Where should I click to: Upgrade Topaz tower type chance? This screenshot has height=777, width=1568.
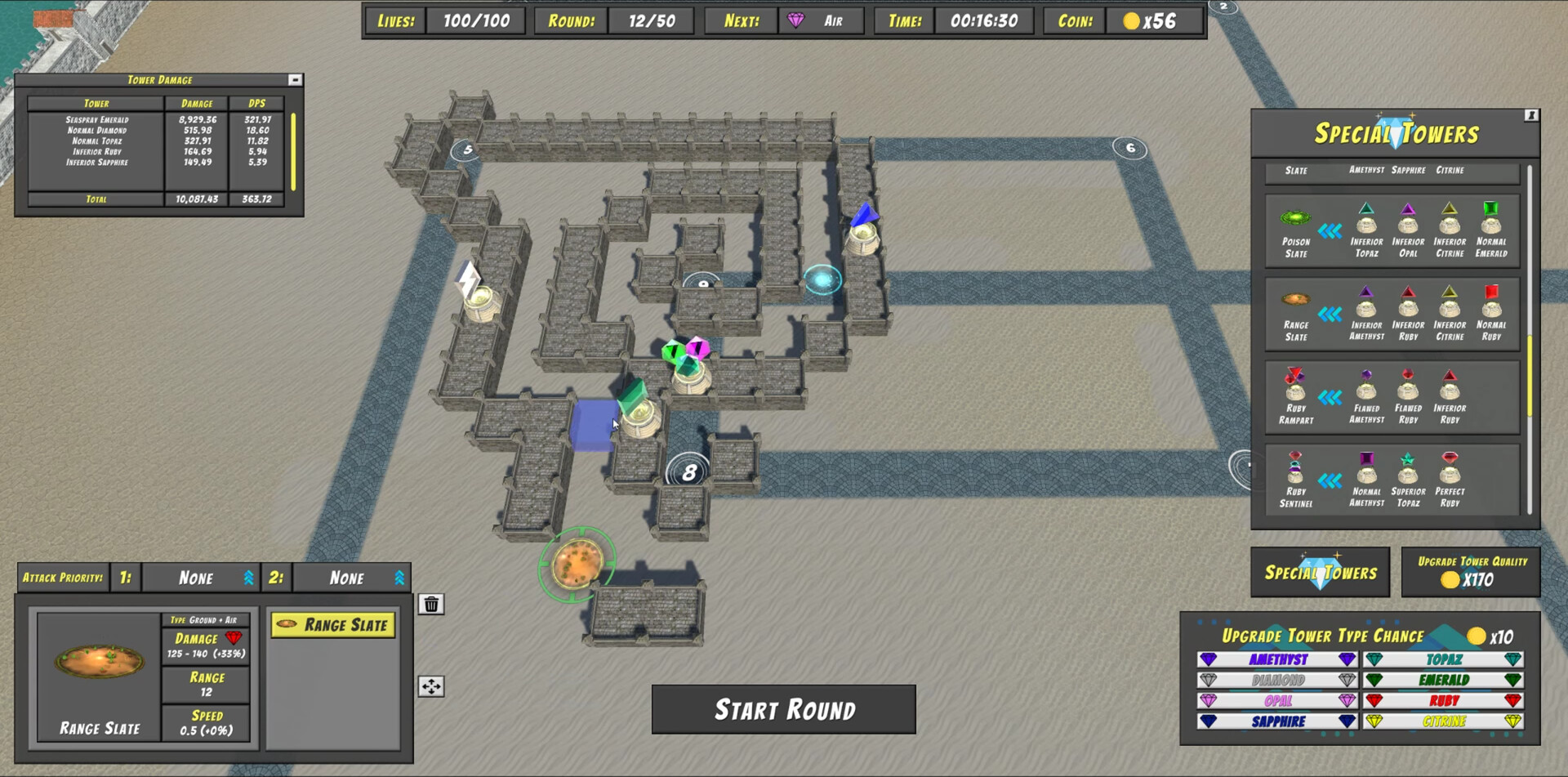(x=1443, y=659)
